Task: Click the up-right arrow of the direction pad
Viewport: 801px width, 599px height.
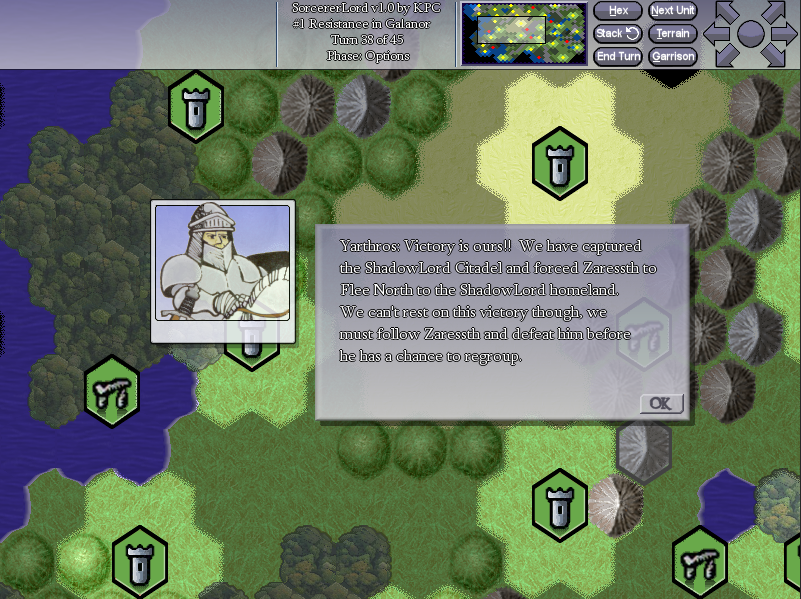Action: [776, 13]
